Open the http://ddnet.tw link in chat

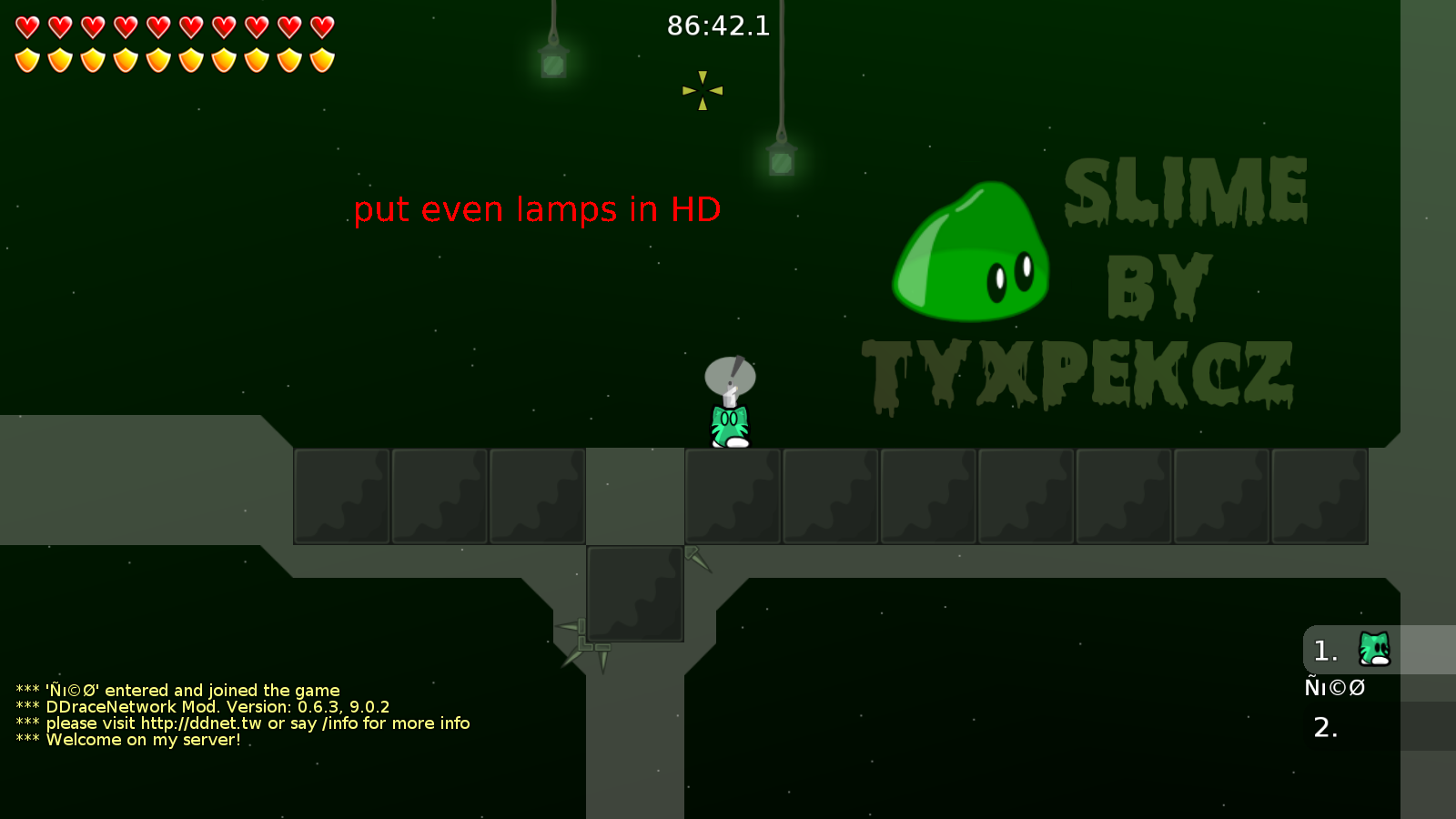click(x=200, y=723)
